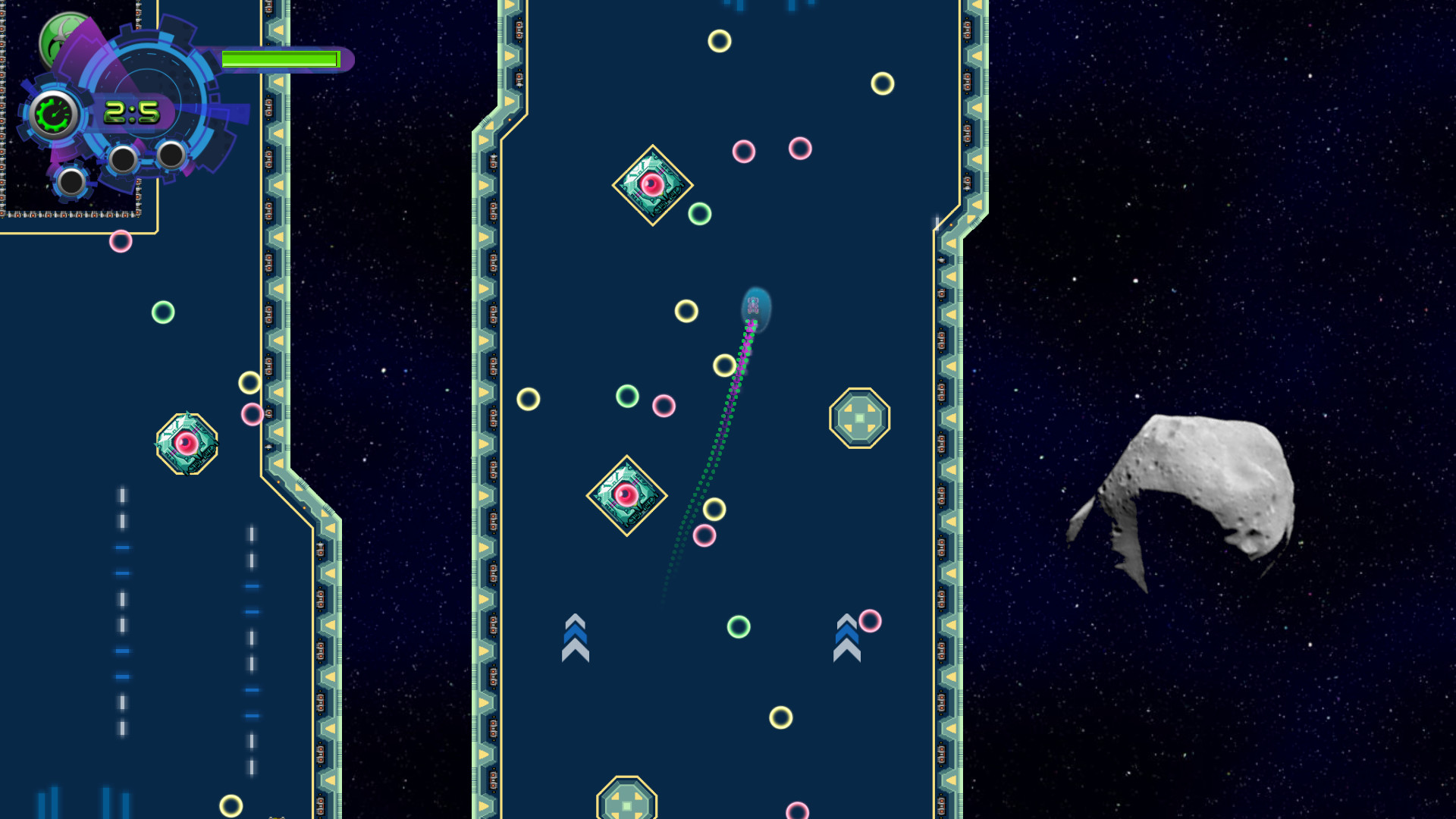Click the green health bar in the HUD
1456x819 pixels.
tap(283, 59)
